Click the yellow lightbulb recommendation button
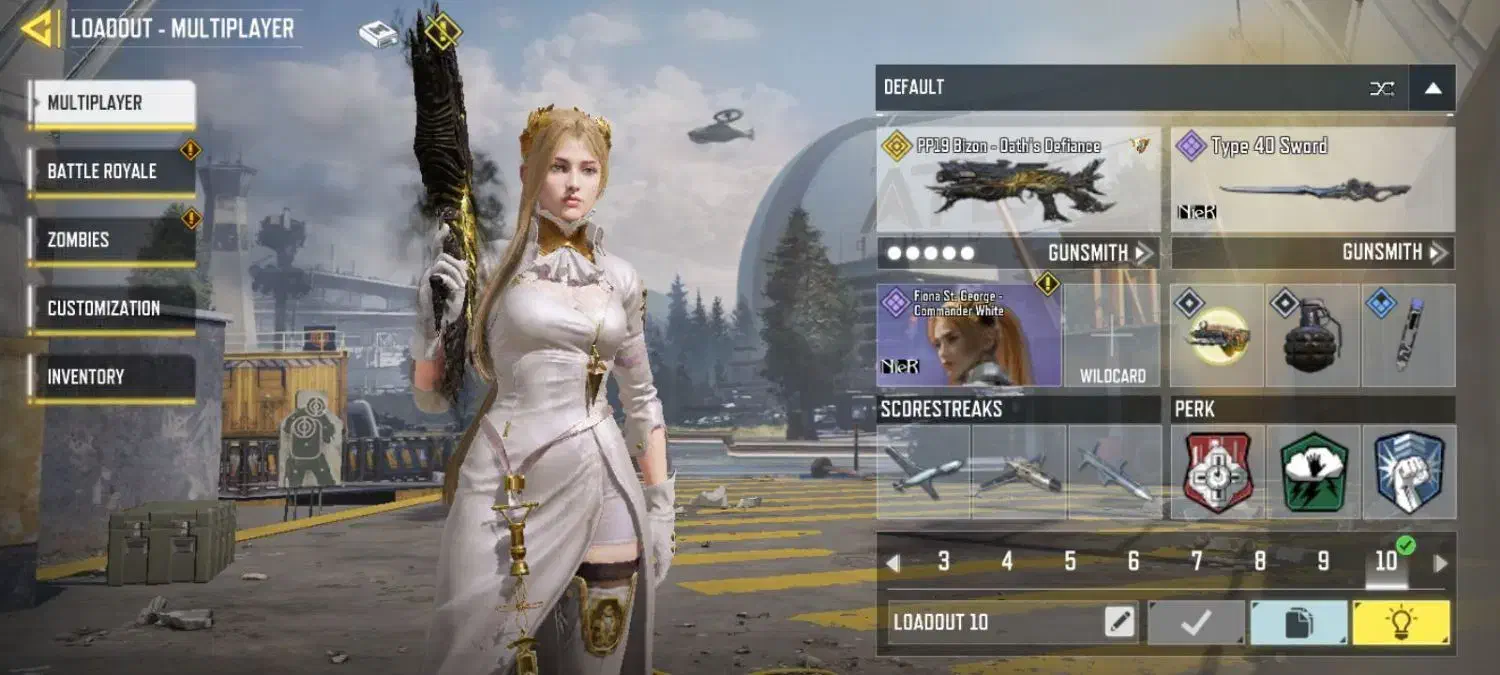 (x=1401, y=622)
